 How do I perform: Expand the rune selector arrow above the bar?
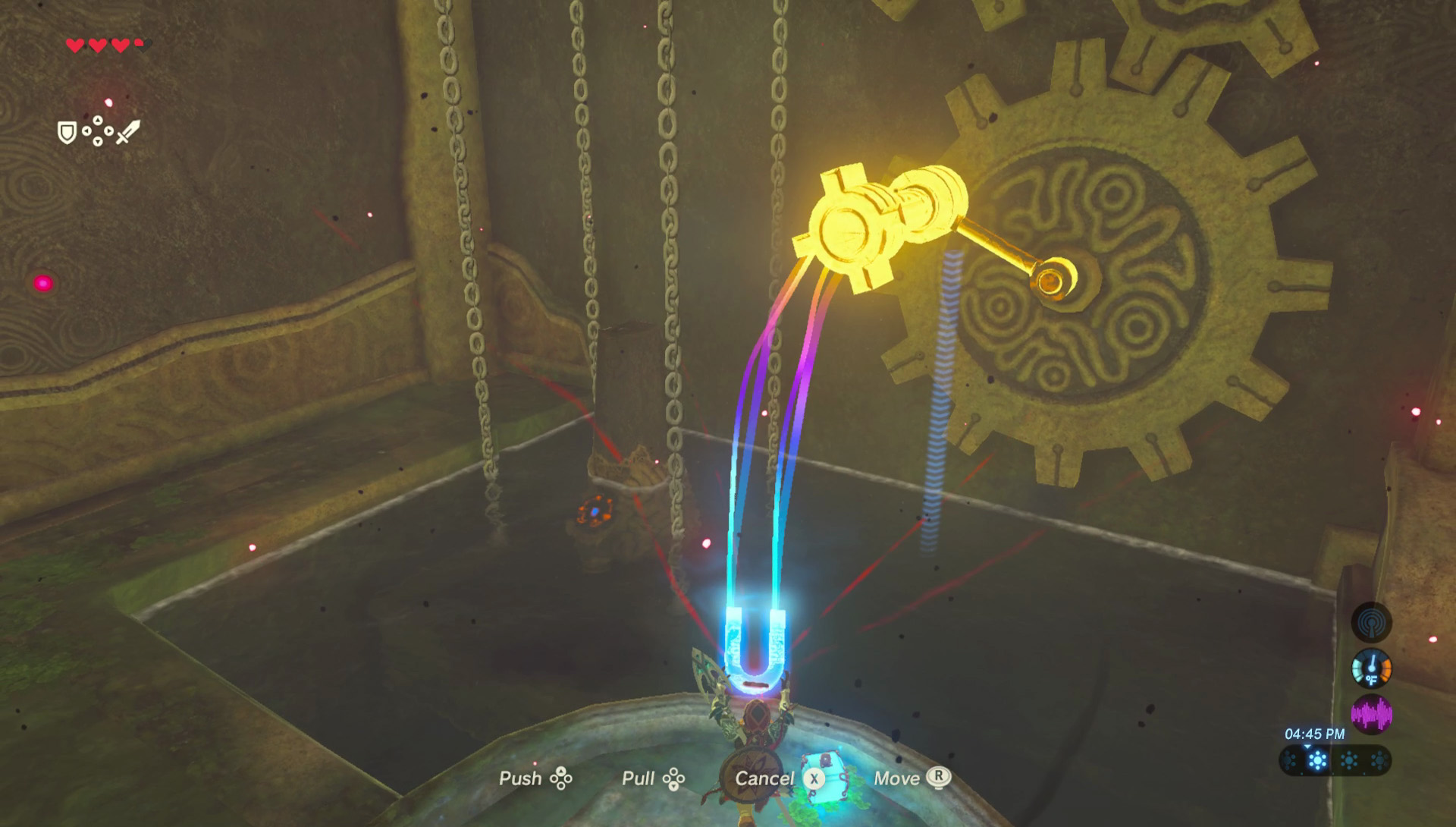pos(1307,747)
